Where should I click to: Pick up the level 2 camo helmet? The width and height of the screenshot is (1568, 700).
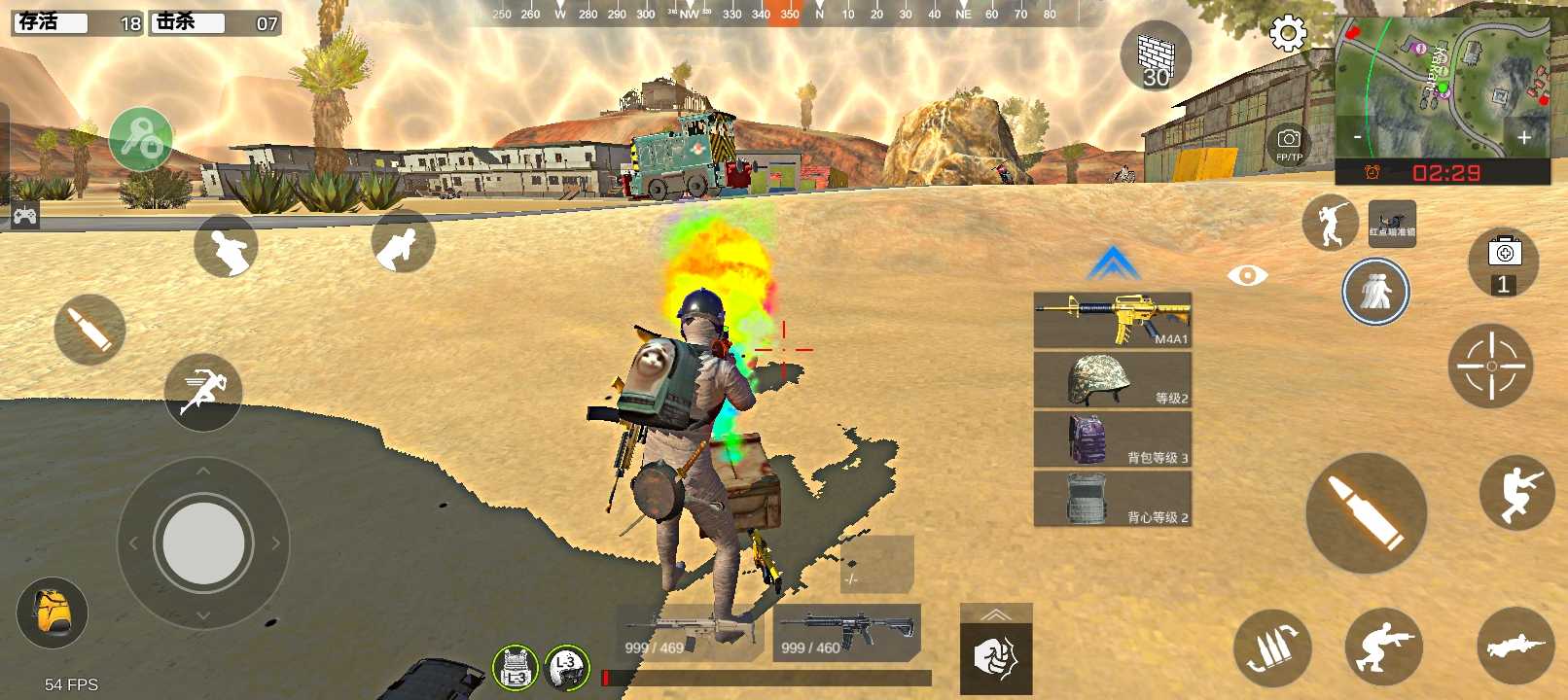pyautogui.click(x=1112, y=379)
